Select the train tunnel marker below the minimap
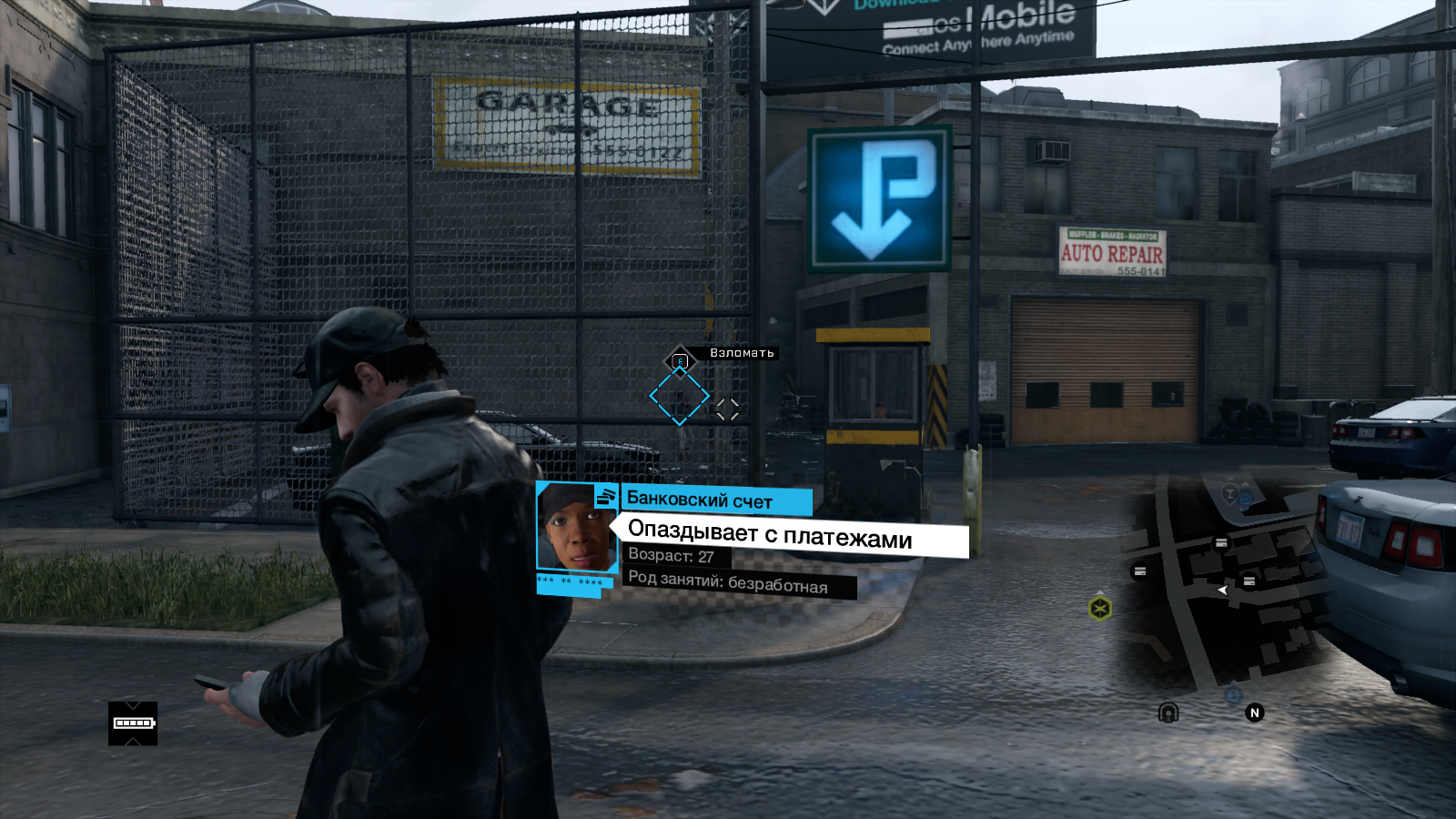1456x819 pixels. [1168, 712]
